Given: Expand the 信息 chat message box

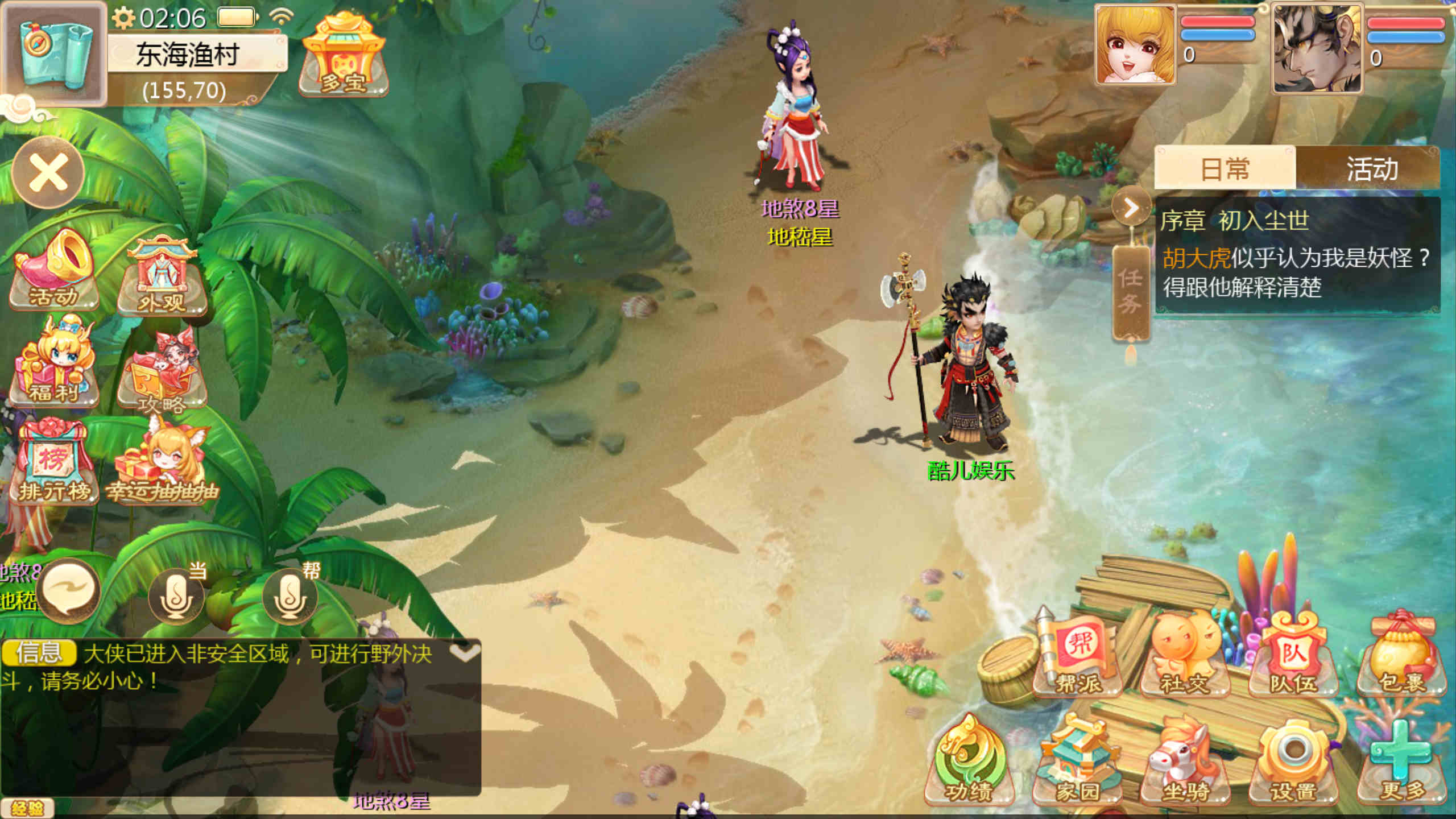Looking at the screenshot, I should coord(465,653).
